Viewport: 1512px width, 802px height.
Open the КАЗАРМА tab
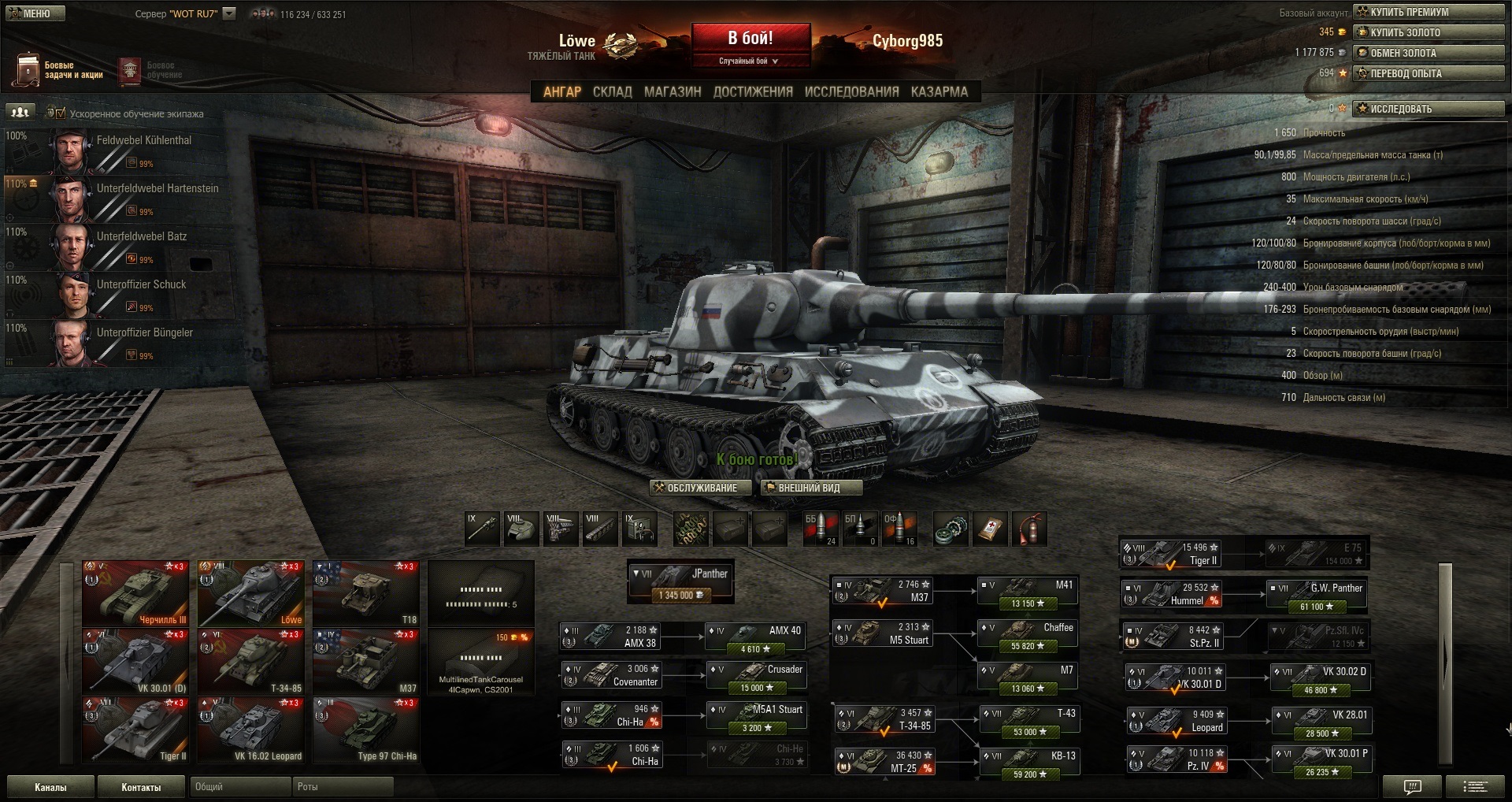[939, 91]
